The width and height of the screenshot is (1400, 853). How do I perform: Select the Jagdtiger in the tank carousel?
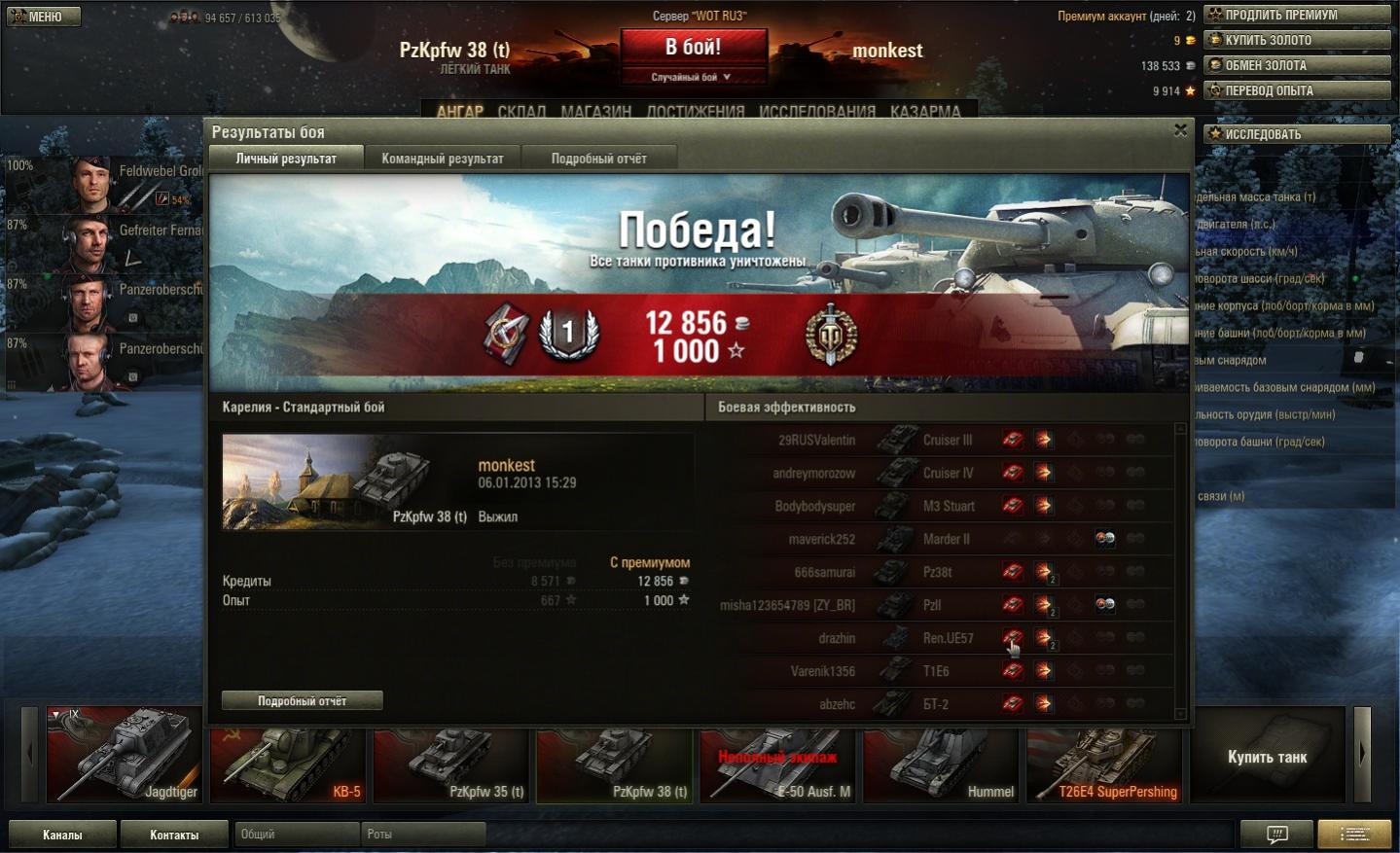pos(124,755)
